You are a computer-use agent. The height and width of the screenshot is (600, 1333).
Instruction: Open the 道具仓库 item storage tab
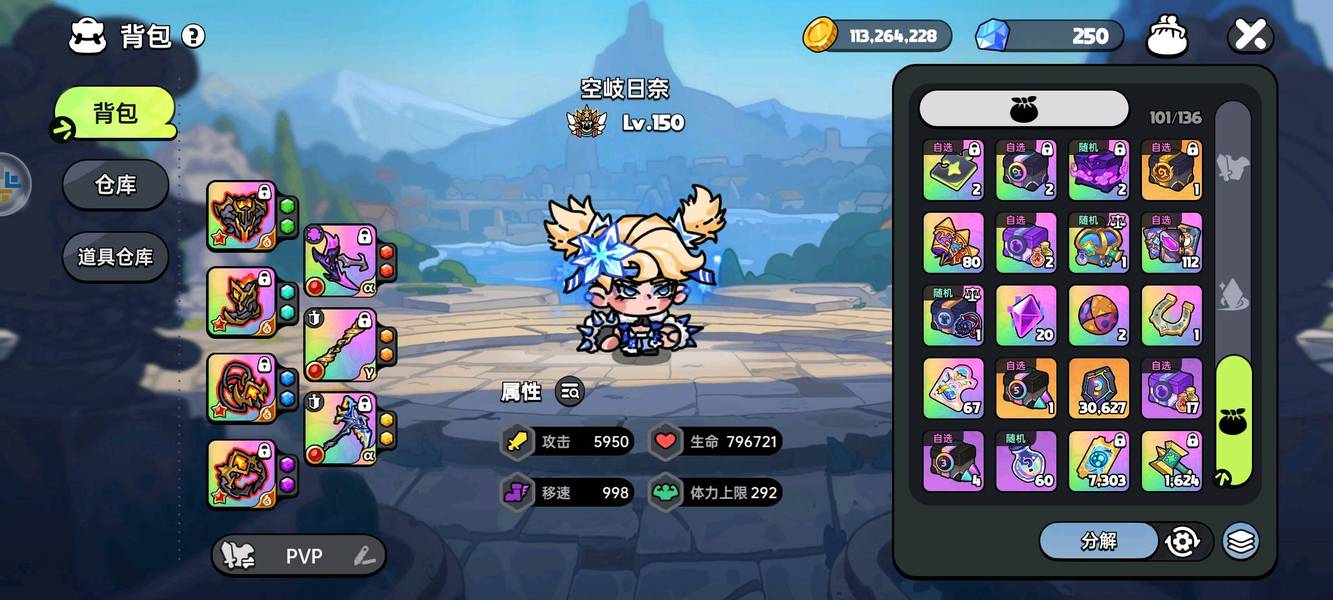click(115, 256)
